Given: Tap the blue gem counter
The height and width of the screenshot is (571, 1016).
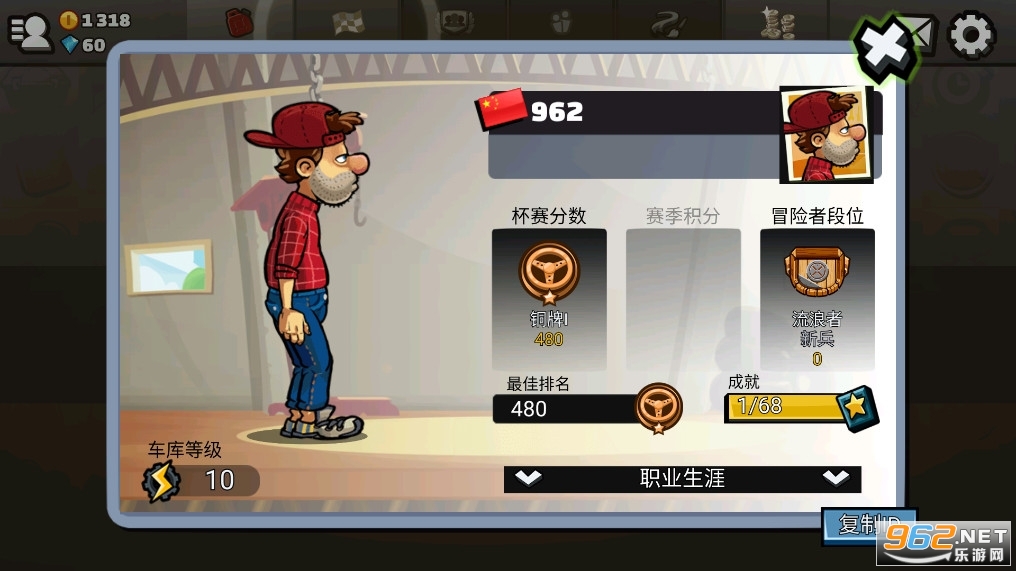Looking at the screenshot, I should coord(84,45).
